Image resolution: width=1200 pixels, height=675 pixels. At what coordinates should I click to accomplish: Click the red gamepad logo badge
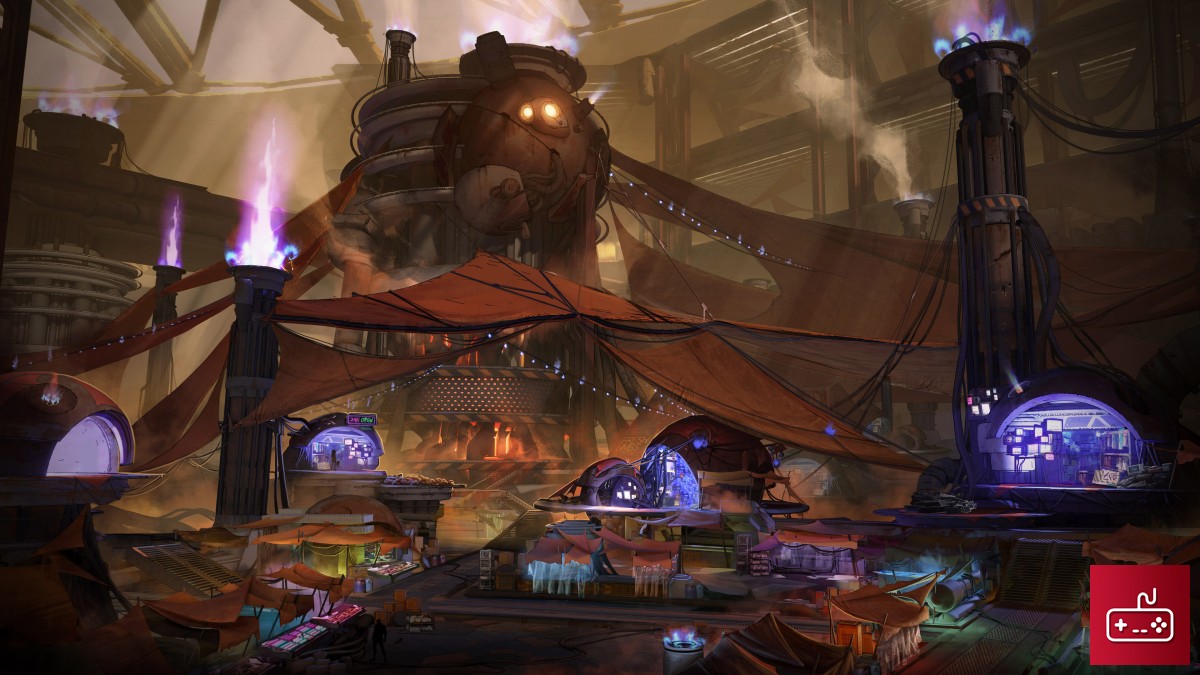(1139, 615)
